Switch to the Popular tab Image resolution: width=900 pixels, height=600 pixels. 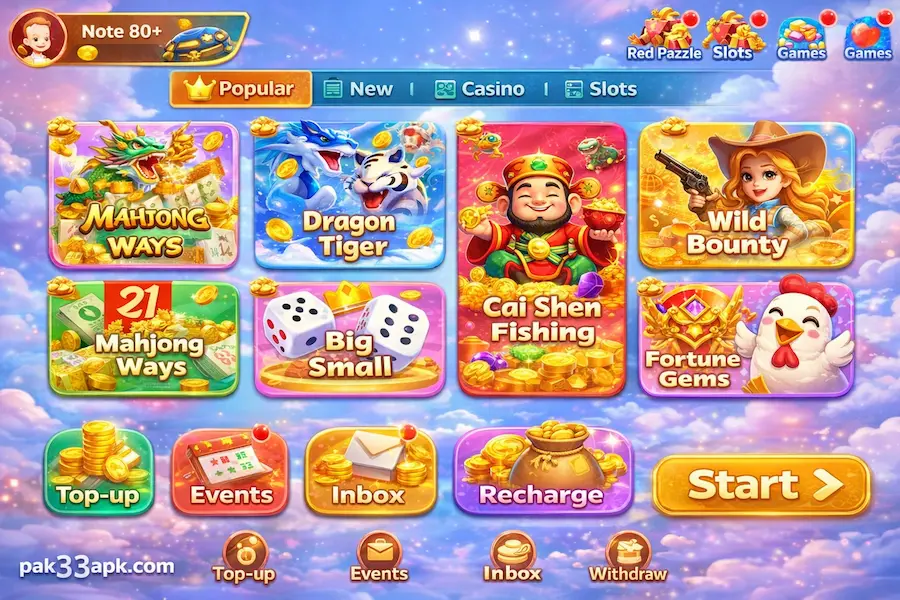pos(241,89)
